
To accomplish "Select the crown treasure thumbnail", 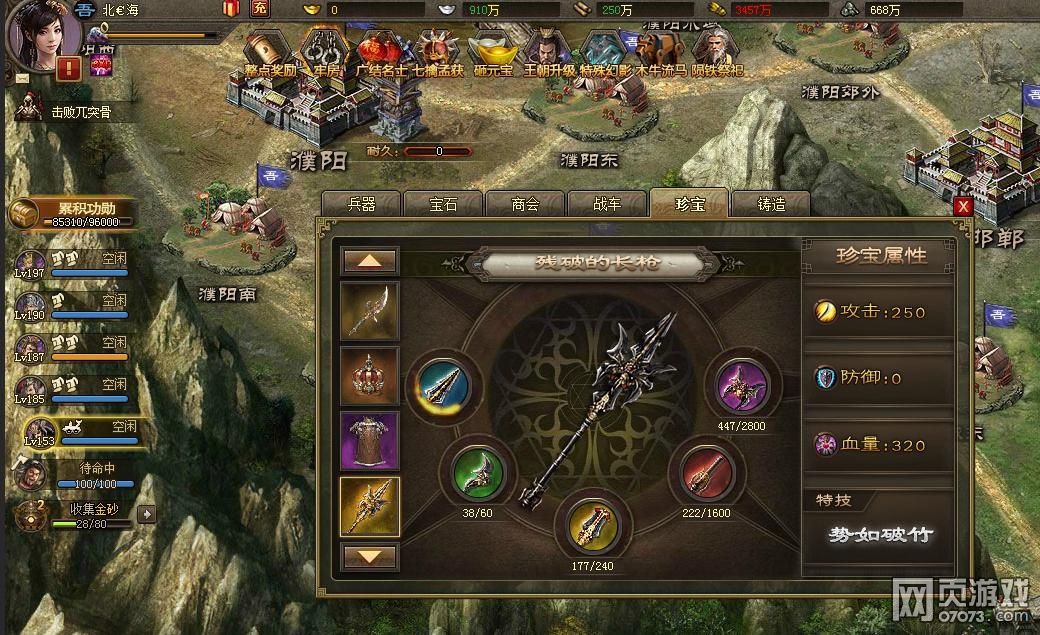I will [370, 376].
